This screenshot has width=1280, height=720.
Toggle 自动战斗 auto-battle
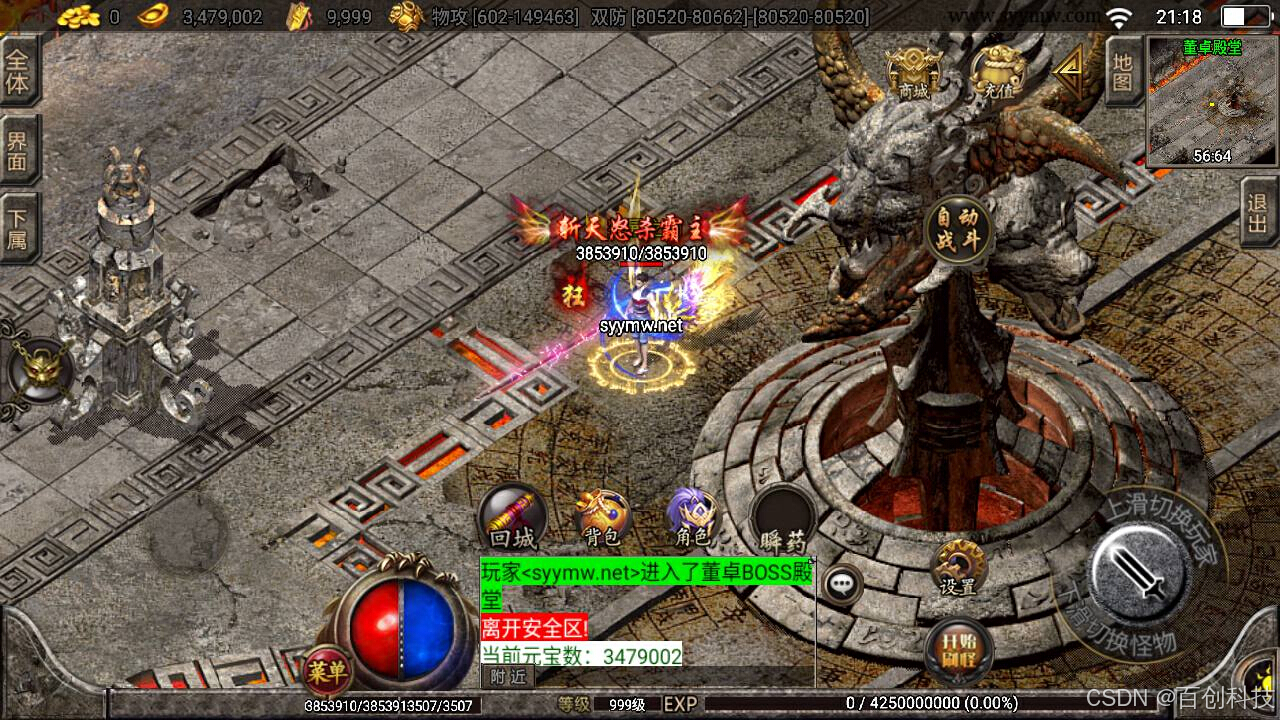click(x=957, y=230)
